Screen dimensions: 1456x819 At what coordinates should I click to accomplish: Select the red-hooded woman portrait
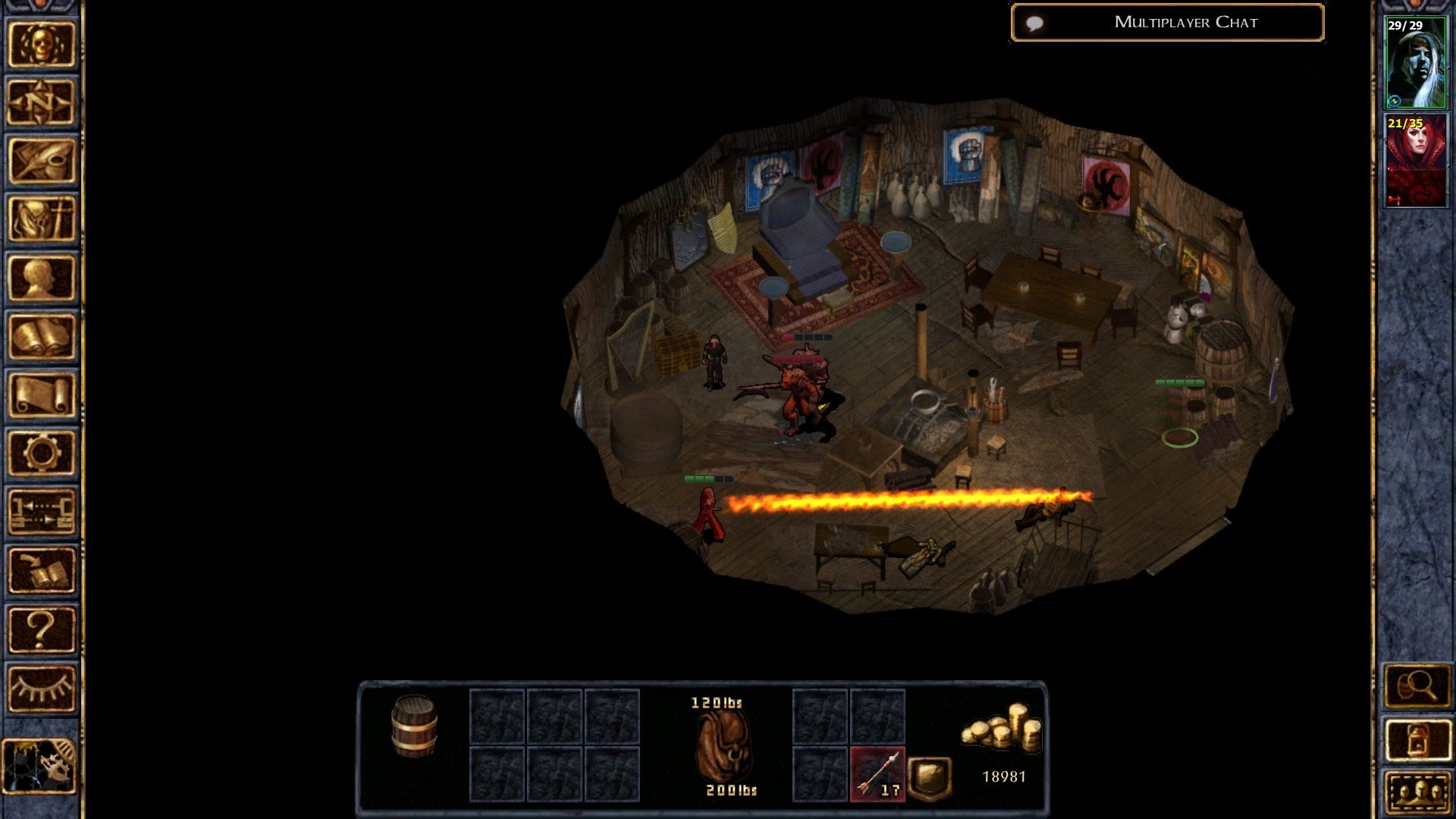(x=1416, y=161)
